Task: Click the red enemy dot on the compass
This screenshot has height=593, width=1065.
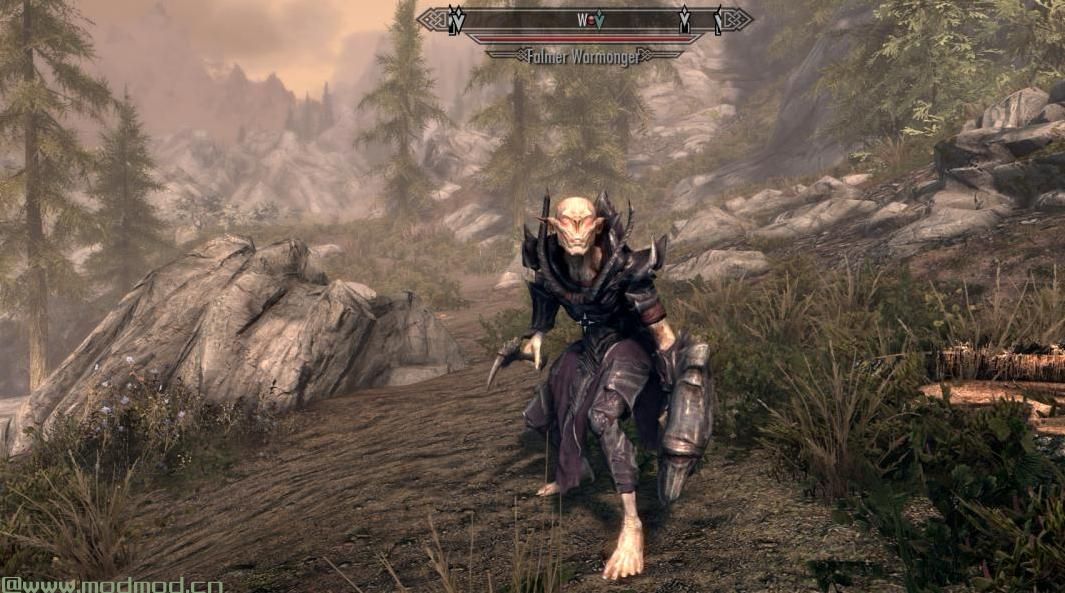Action: (590, 19)
